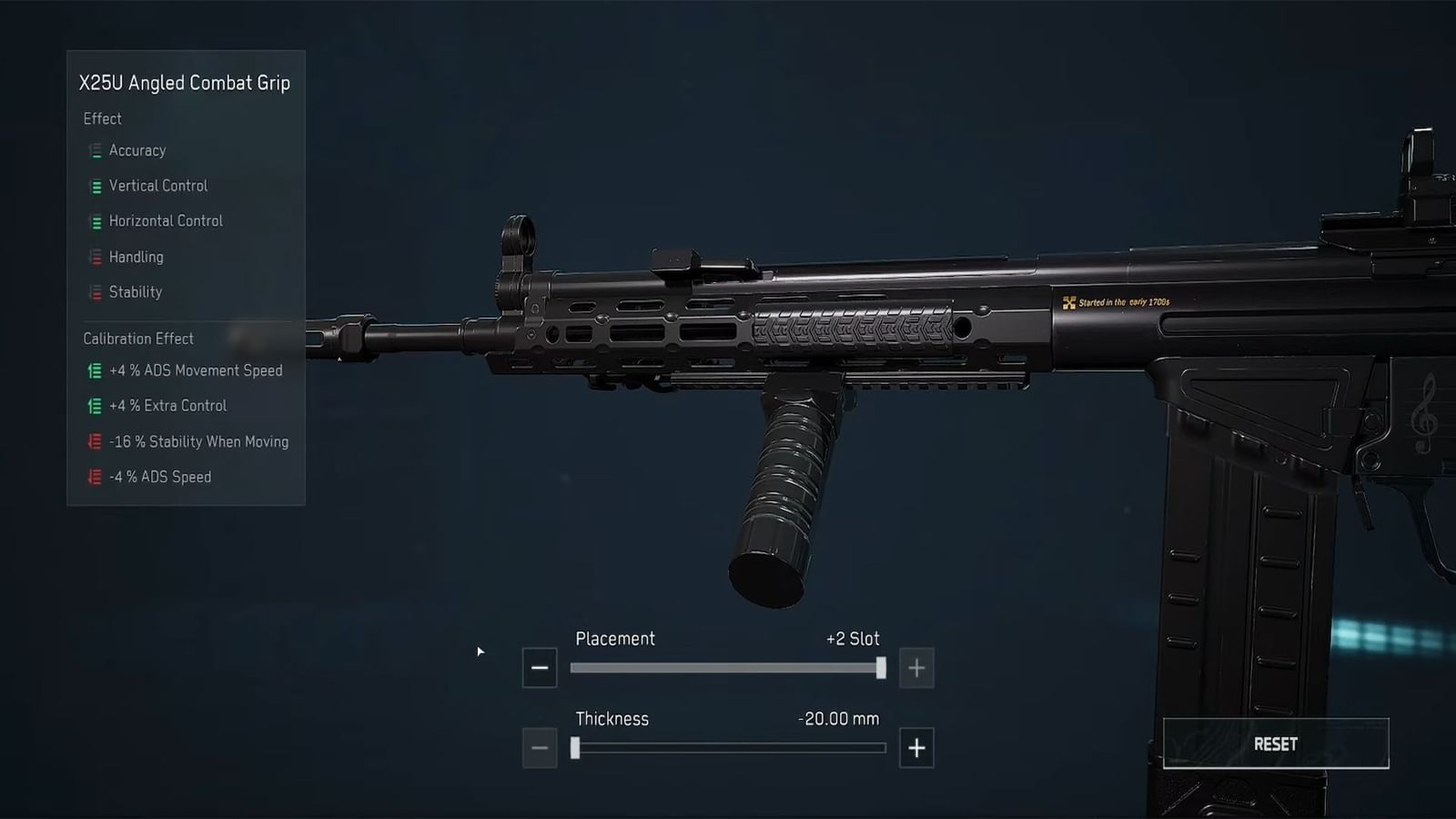Click the +4% Extra Control indicator
This screenshot has width=1456, height=819.
[x=95, y=406]
